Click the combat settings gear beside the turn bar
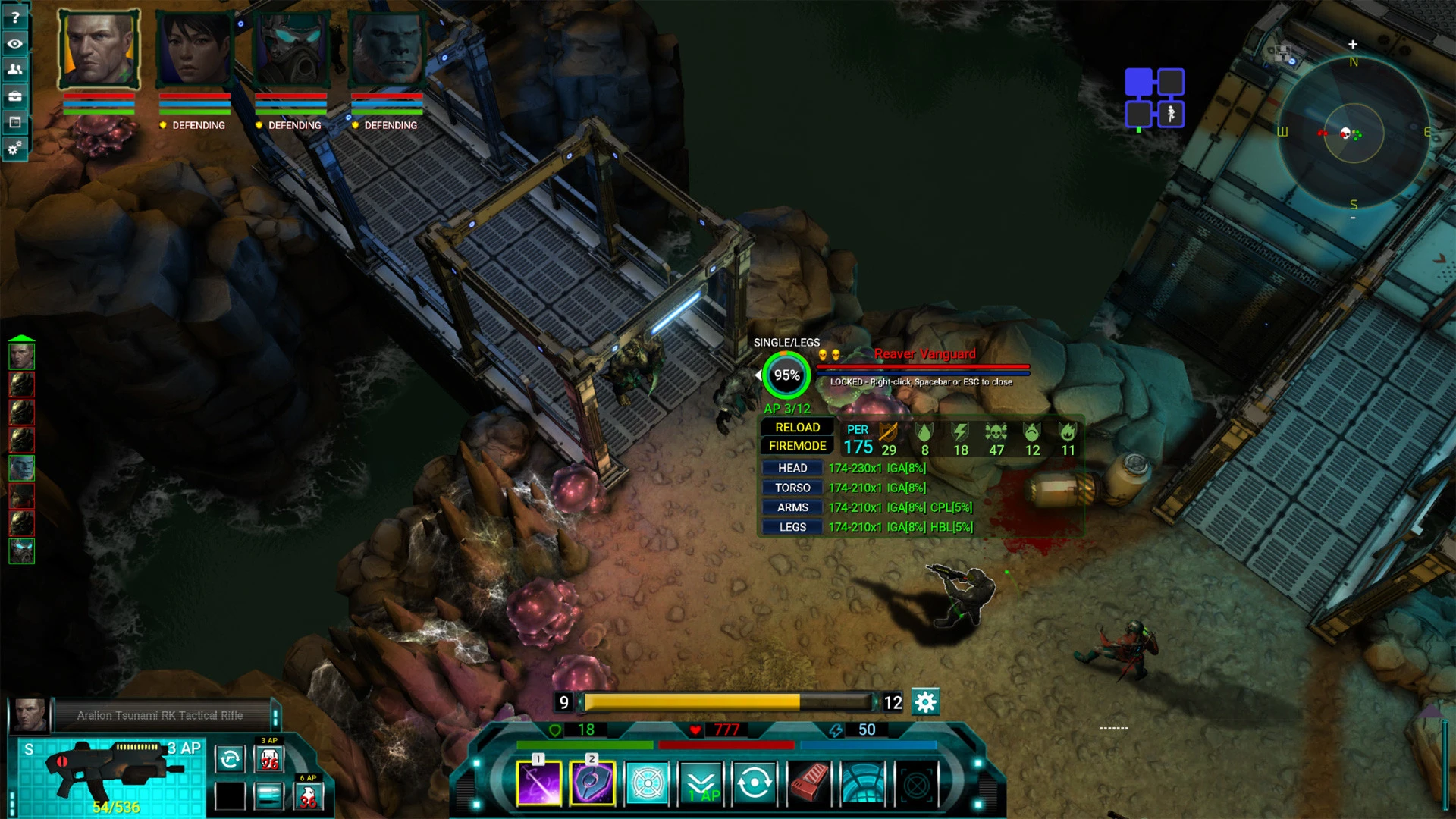The image size is (1456, 819). coord(926,703)
